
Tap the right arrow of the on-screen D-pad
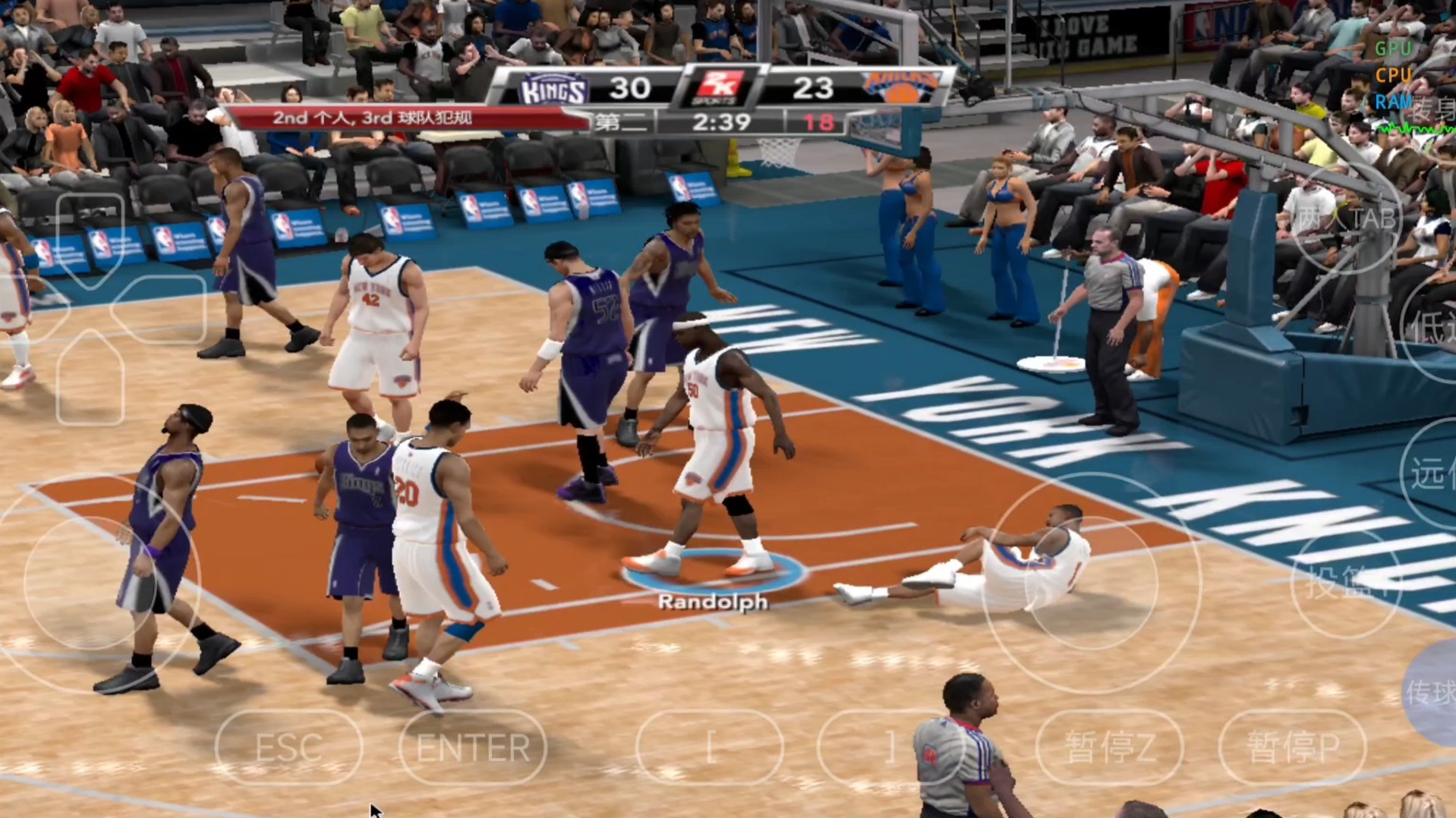point(158,308)
